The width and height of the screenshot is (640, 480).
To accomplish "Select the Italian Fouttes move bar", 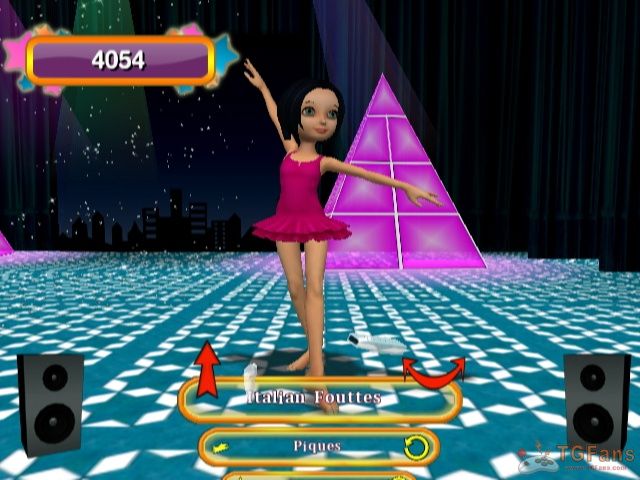I will point(318,399).
